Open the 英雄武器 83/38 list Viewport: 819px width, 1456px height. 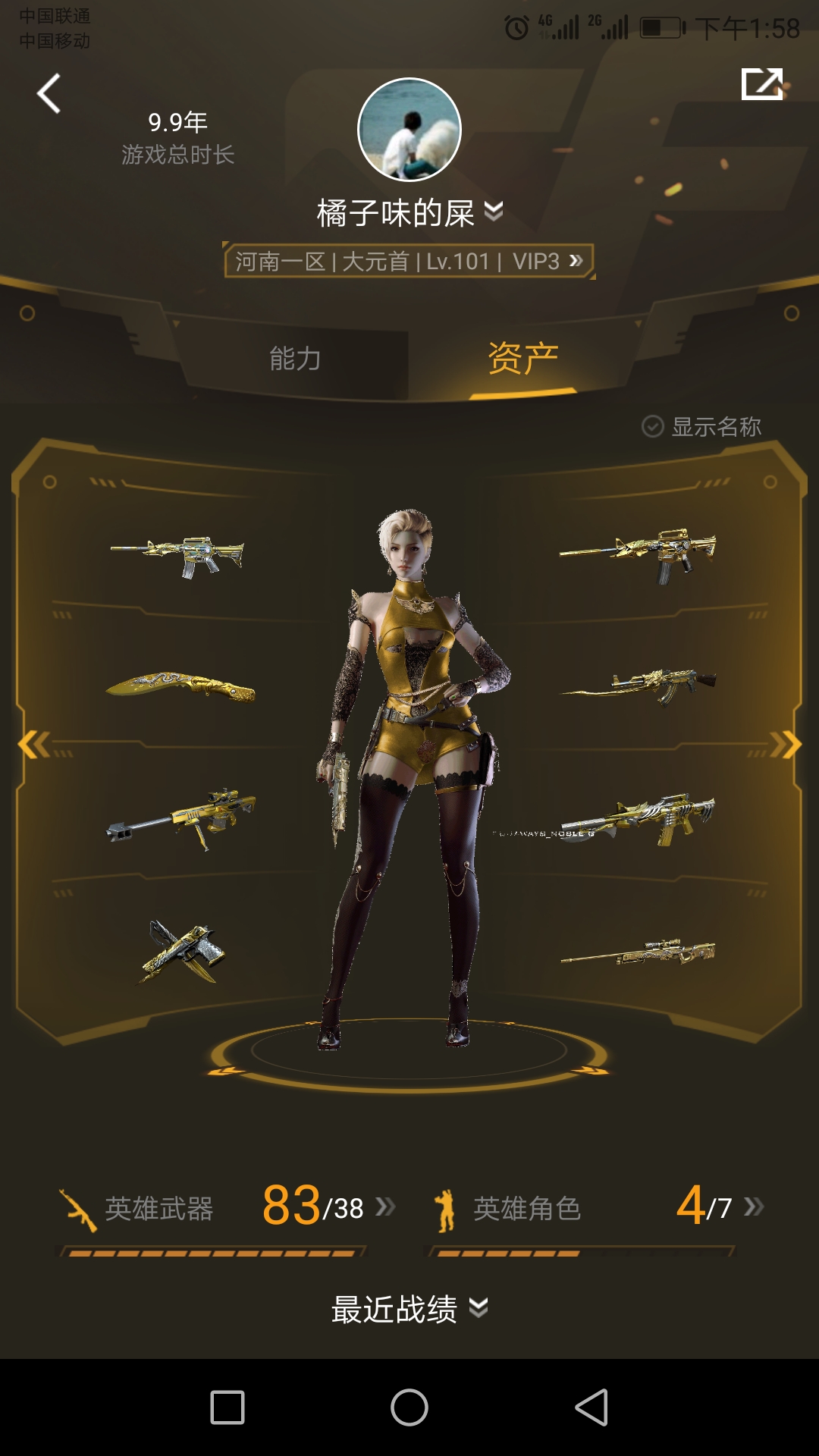pos(227,1207)
